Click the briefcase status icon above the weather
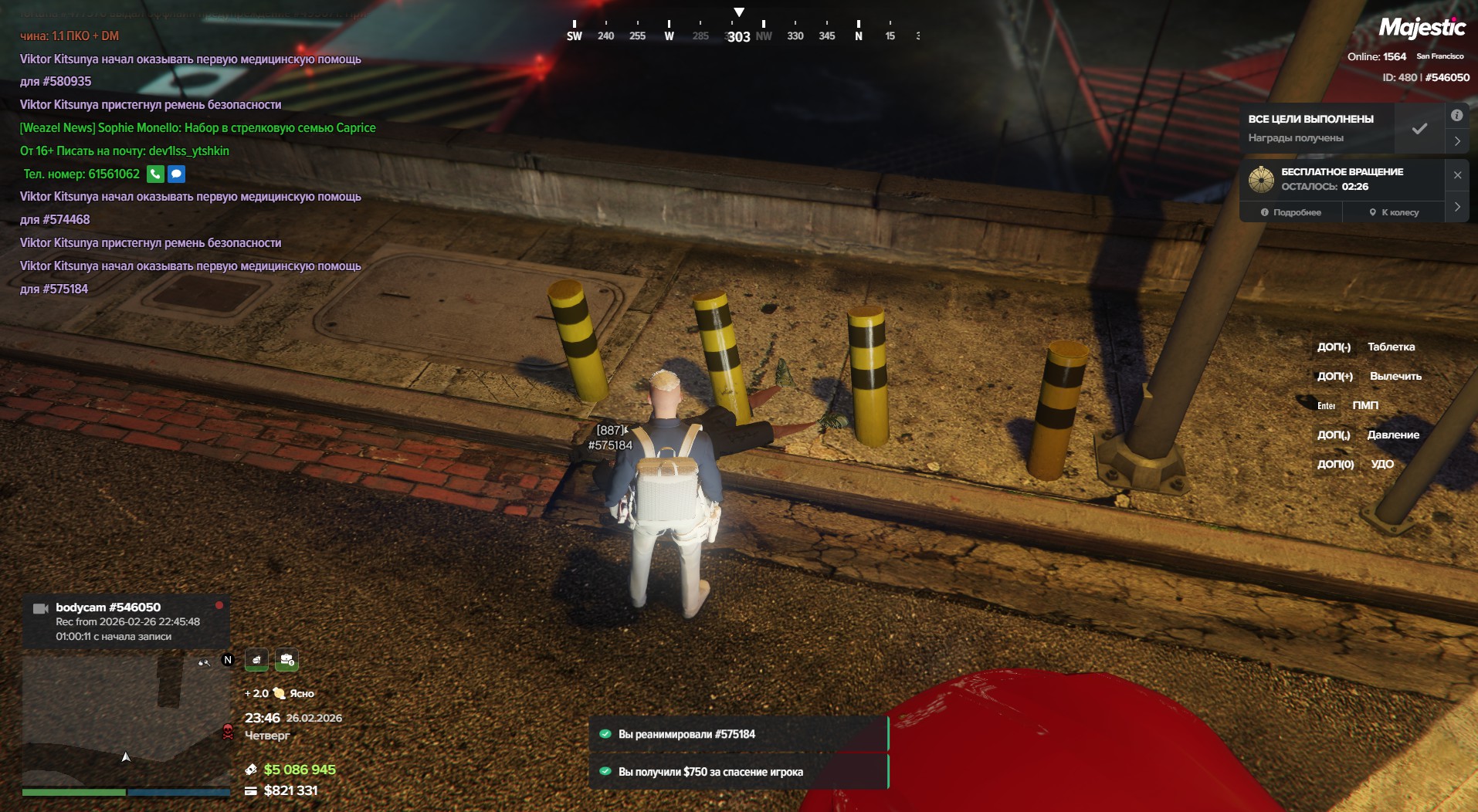 coord(286,660)
